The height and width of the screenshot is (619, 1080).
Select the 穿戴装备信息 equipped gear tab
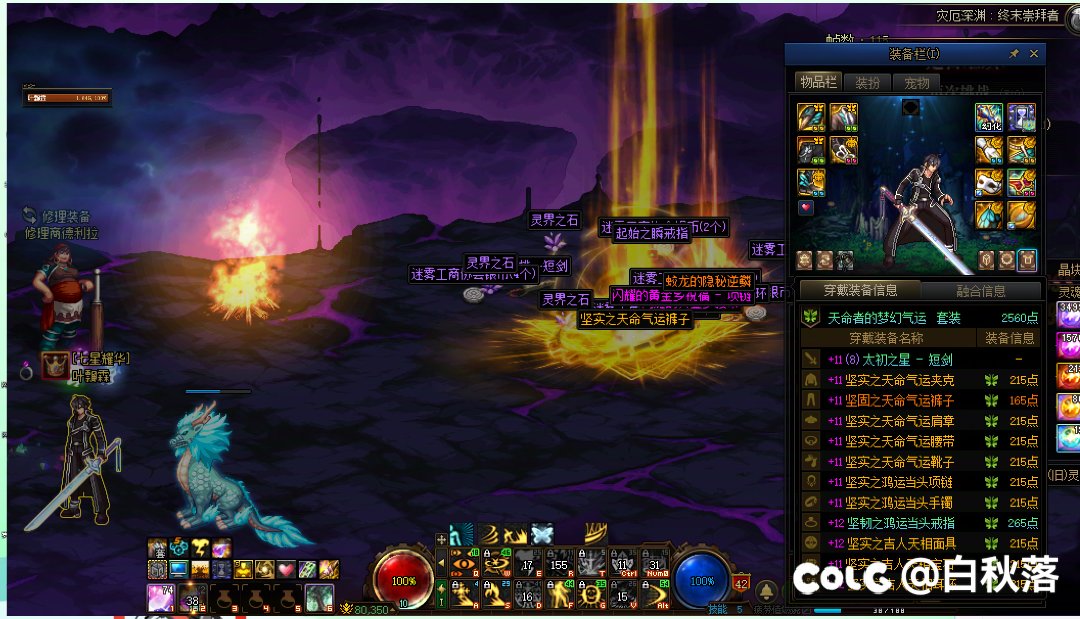point(859,291)
